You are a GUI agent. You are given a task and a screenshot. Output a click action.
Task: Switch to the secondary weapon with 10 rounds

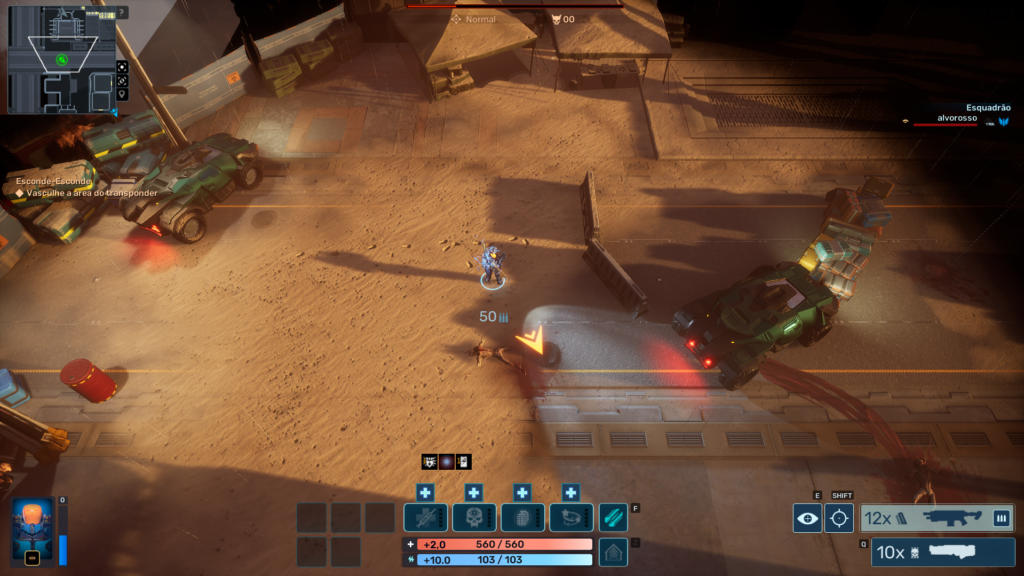click(942, 552)
